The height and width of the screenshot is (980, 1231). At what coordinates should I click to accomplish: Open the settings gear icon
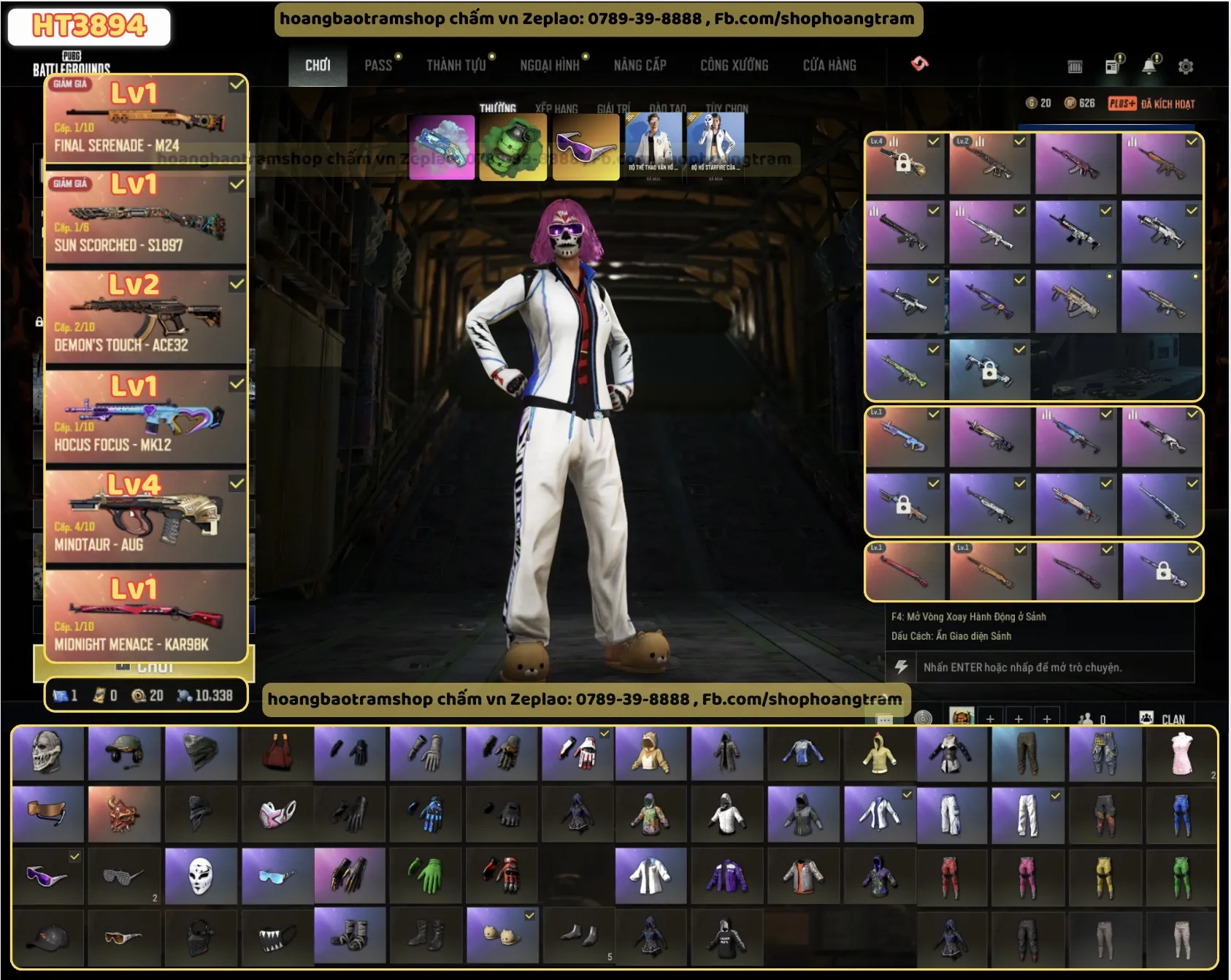click(1186, 66)
